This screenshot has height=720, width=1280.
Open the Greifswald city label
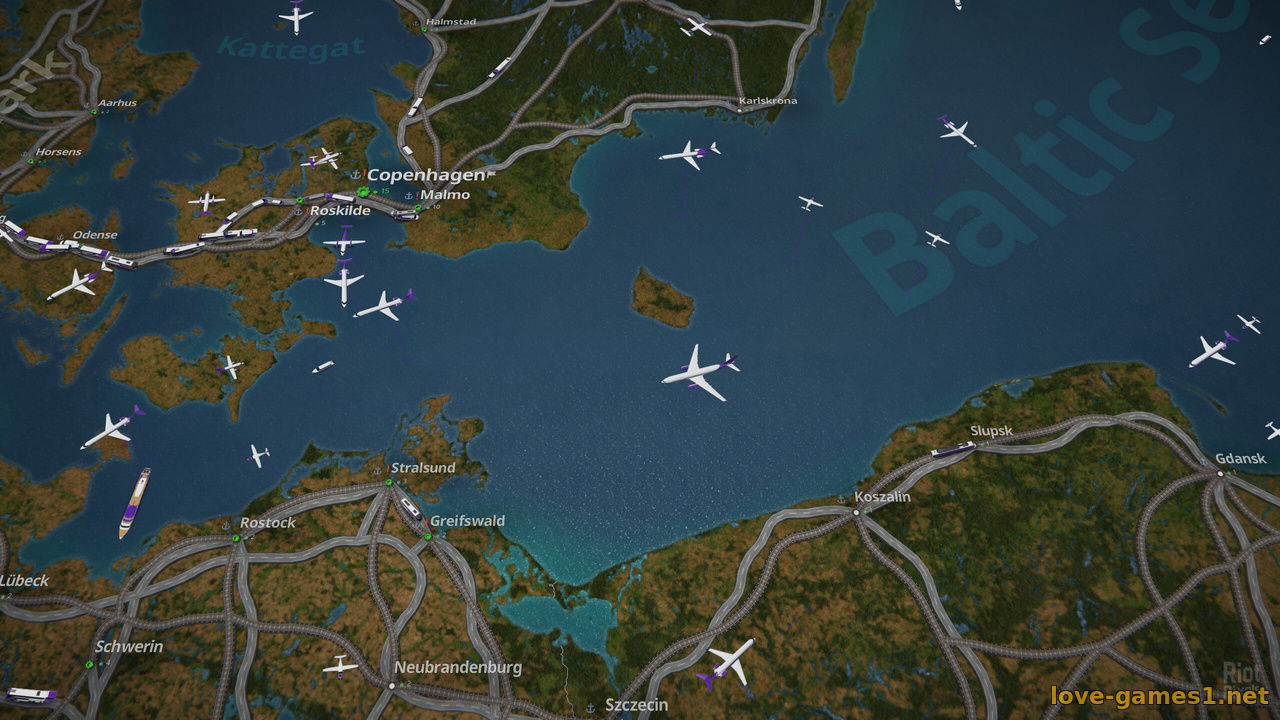tap(467, 521)
